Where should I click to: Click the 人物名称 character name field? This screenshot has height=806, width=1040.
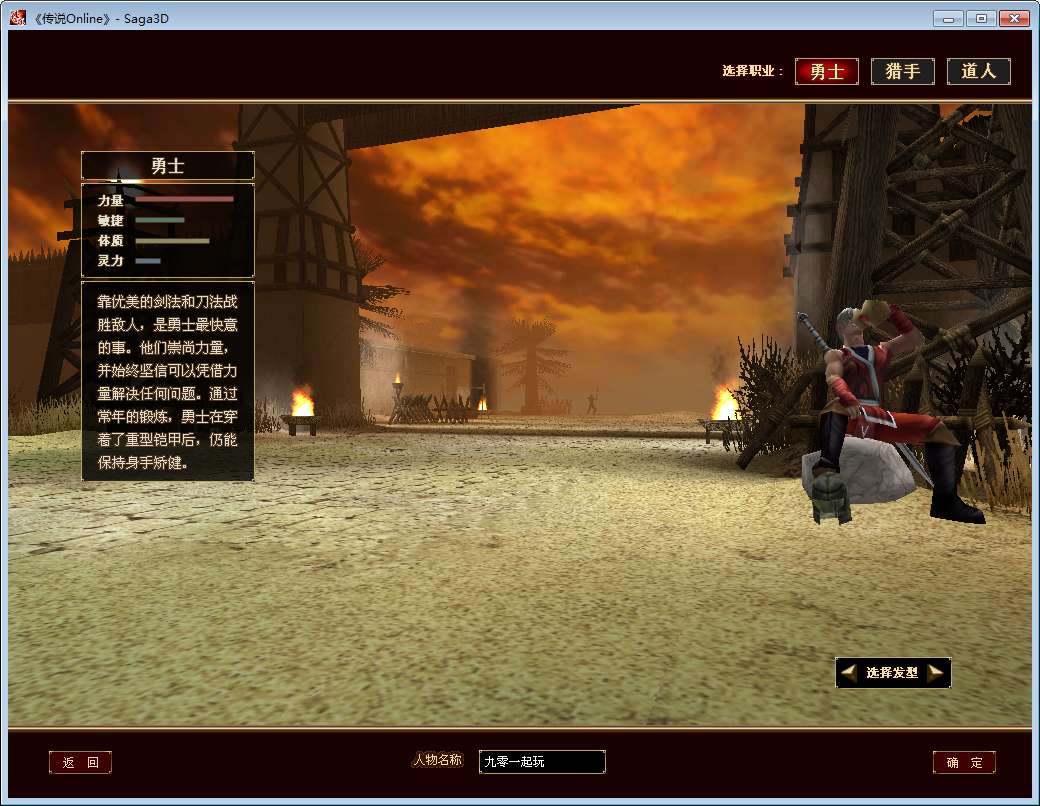click(x=541, y=762)
